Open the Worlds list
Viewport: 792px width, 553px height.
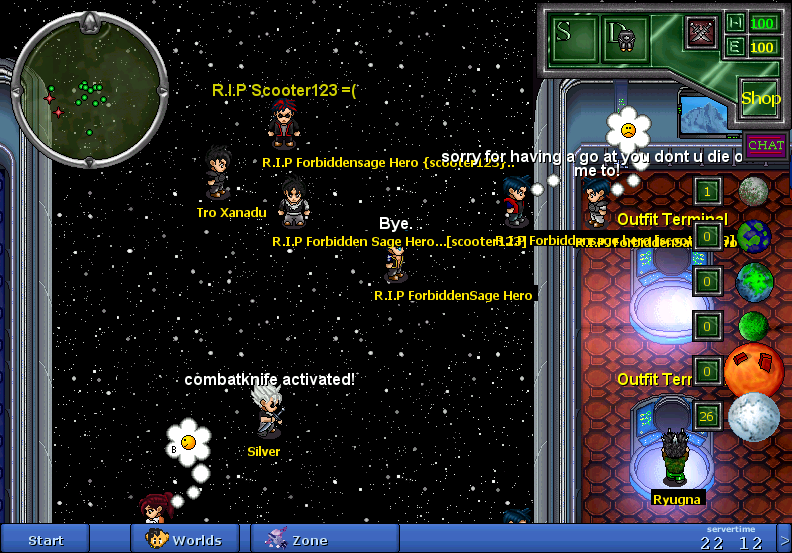184,540
